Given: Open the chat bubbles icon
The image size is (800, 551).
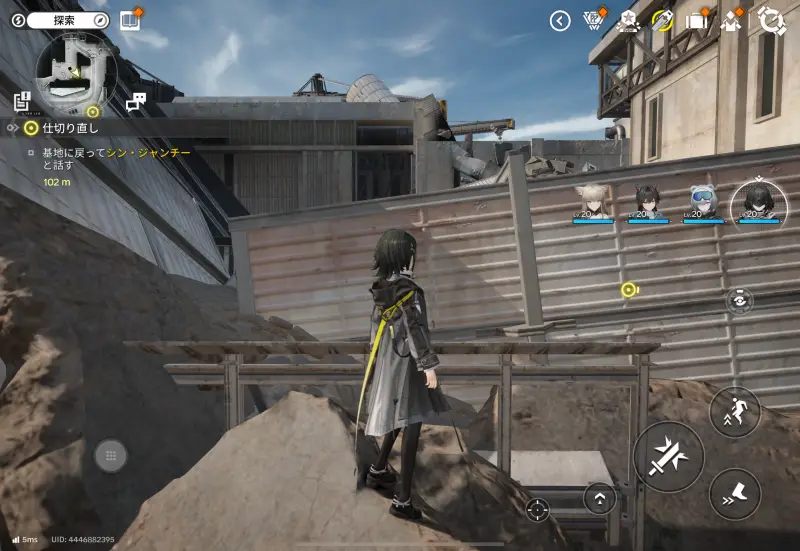Looking at the screenshot, I should [x=136, y=101].
